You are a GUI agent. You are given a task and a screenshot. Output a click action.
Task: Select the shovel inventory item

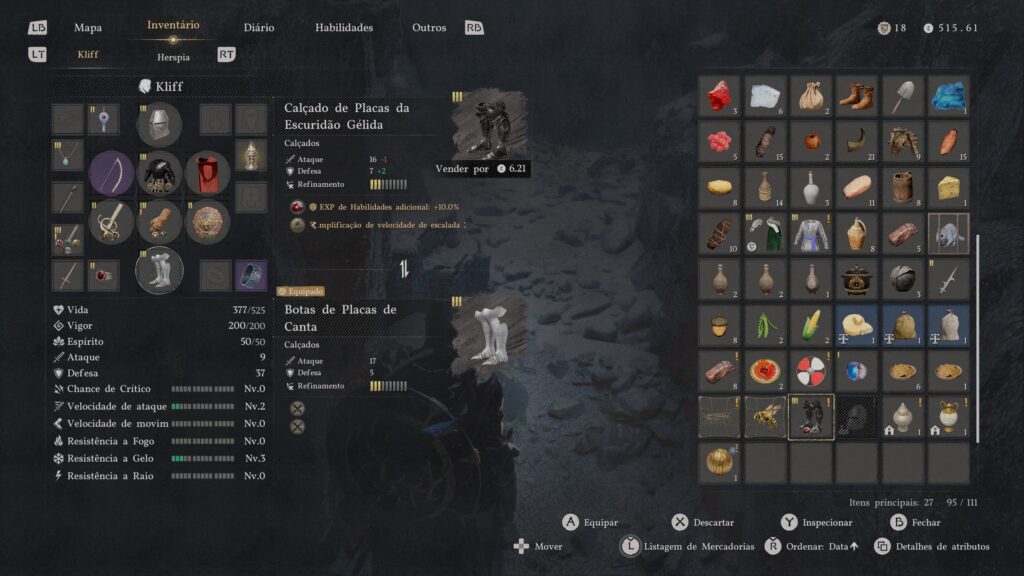(903, 96)
